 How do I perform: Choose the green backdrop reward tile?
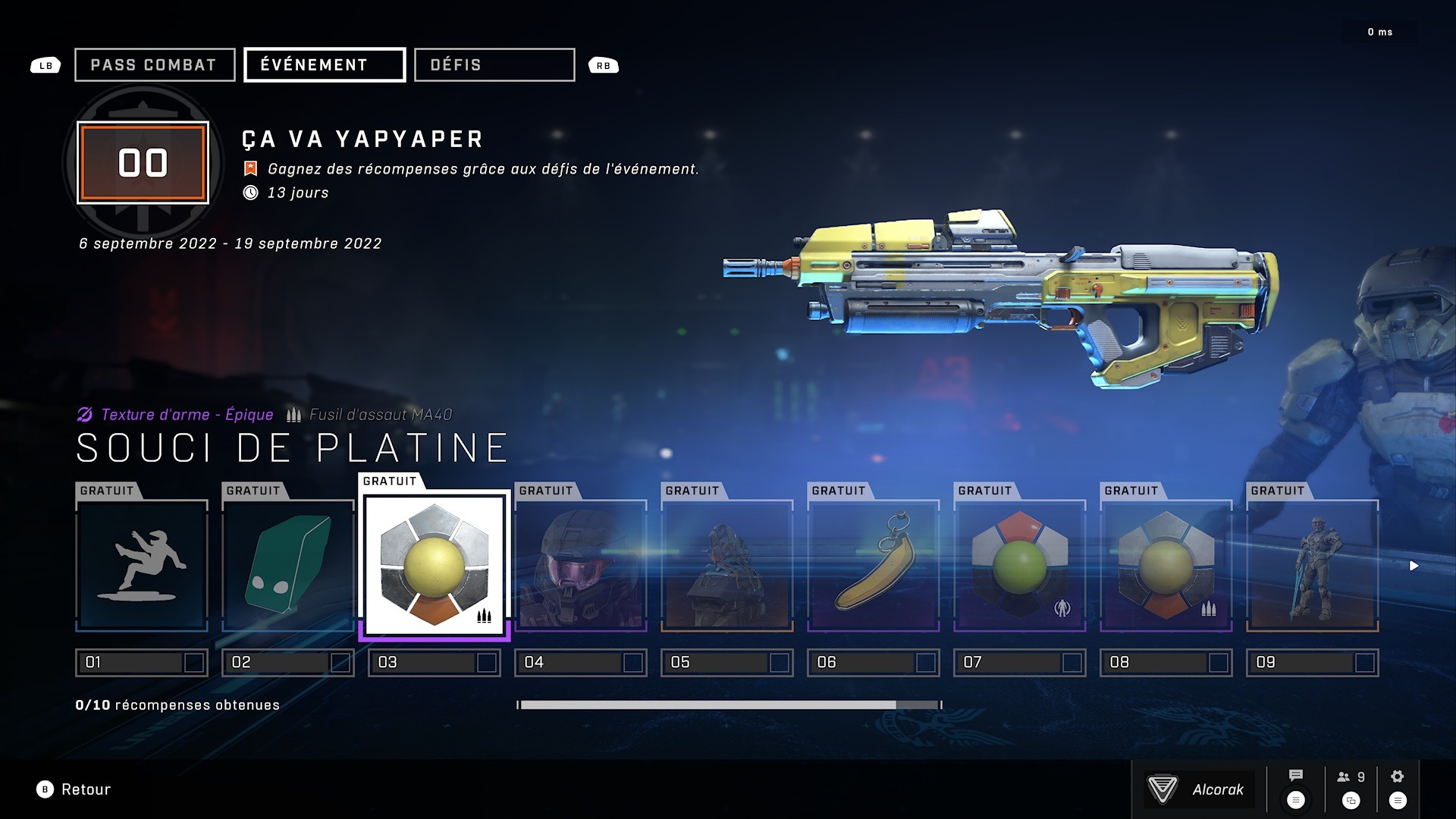288,566
